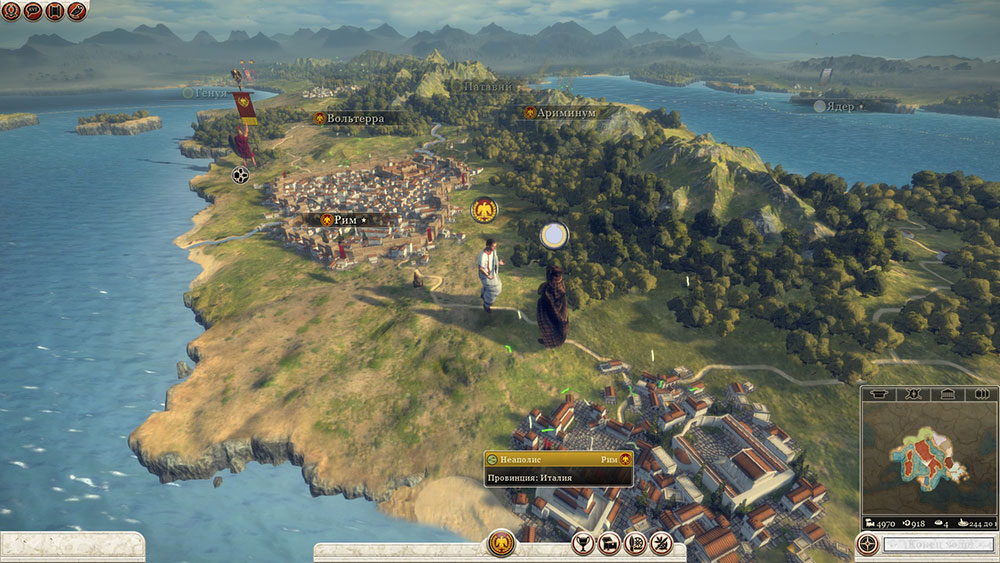
Task: Open the speech bubble advisor icon
Action: coord(33,11)
